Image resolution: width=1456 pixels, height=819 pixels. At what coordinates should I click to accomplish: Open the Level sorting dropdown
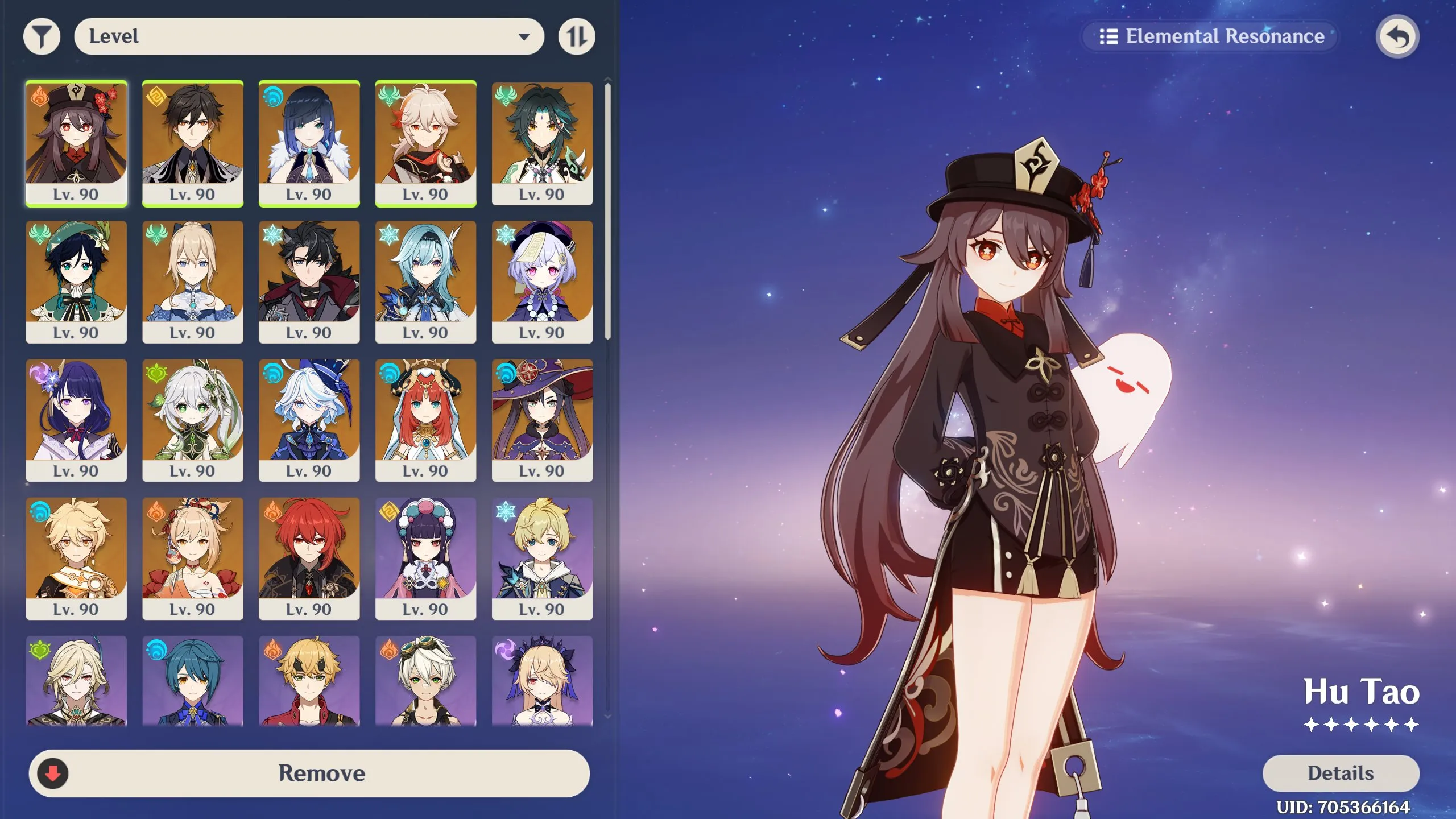pyautogui.click(x=310, y=36)
